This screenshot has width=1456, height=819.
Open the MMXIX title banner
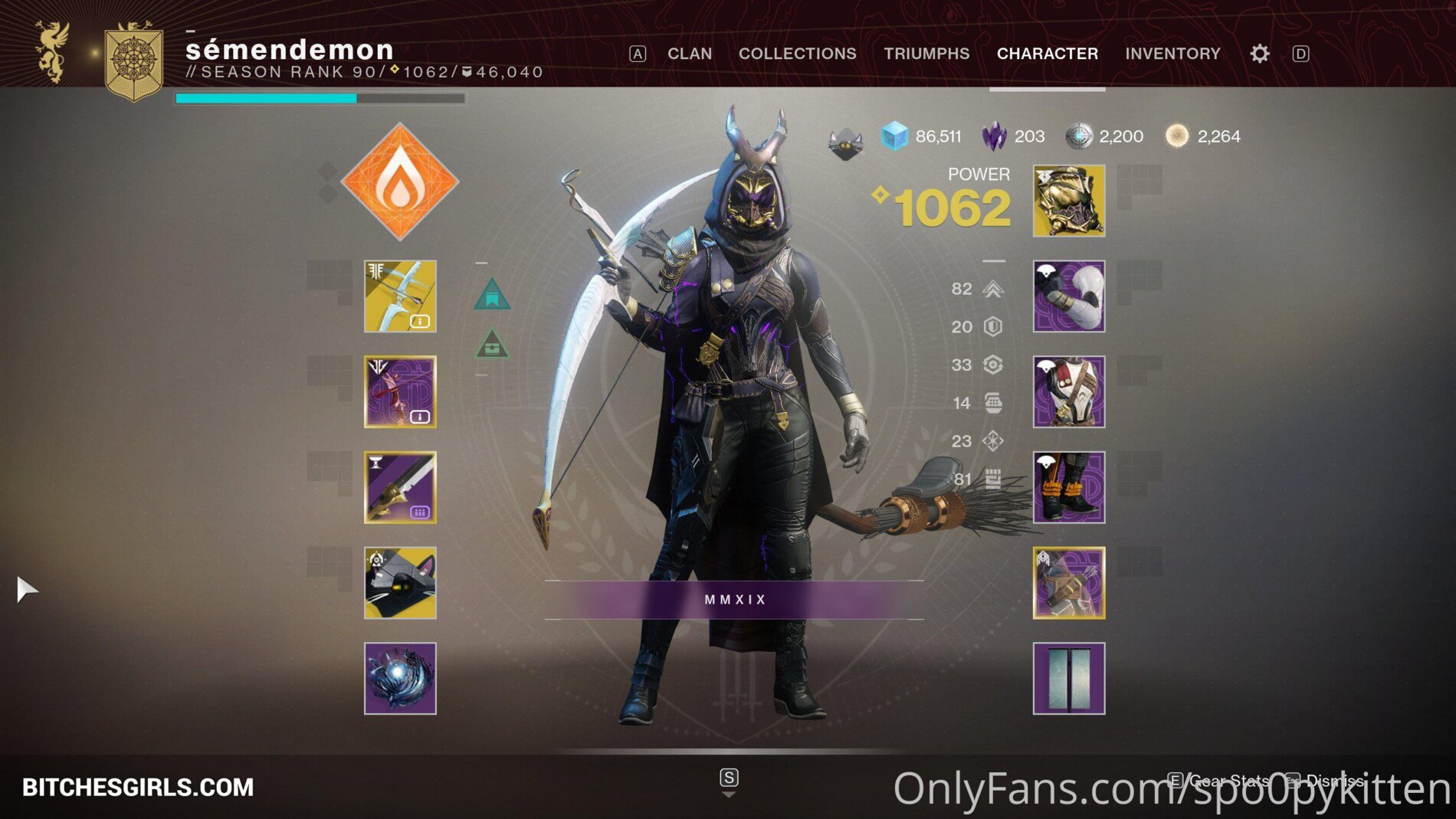(x=734, y=599)
